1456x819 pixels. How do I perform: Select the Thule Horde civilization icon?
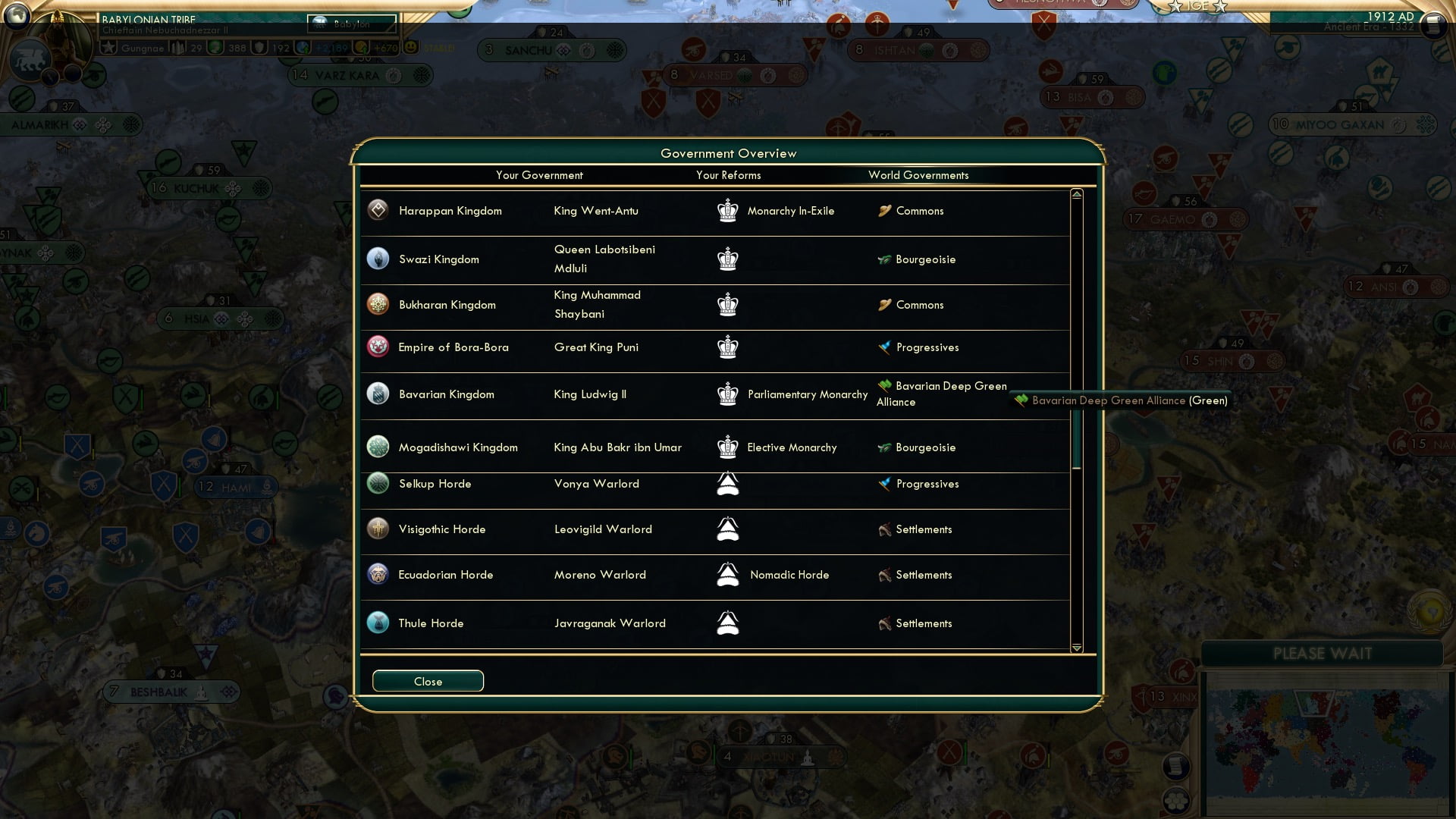pos(377,623)
